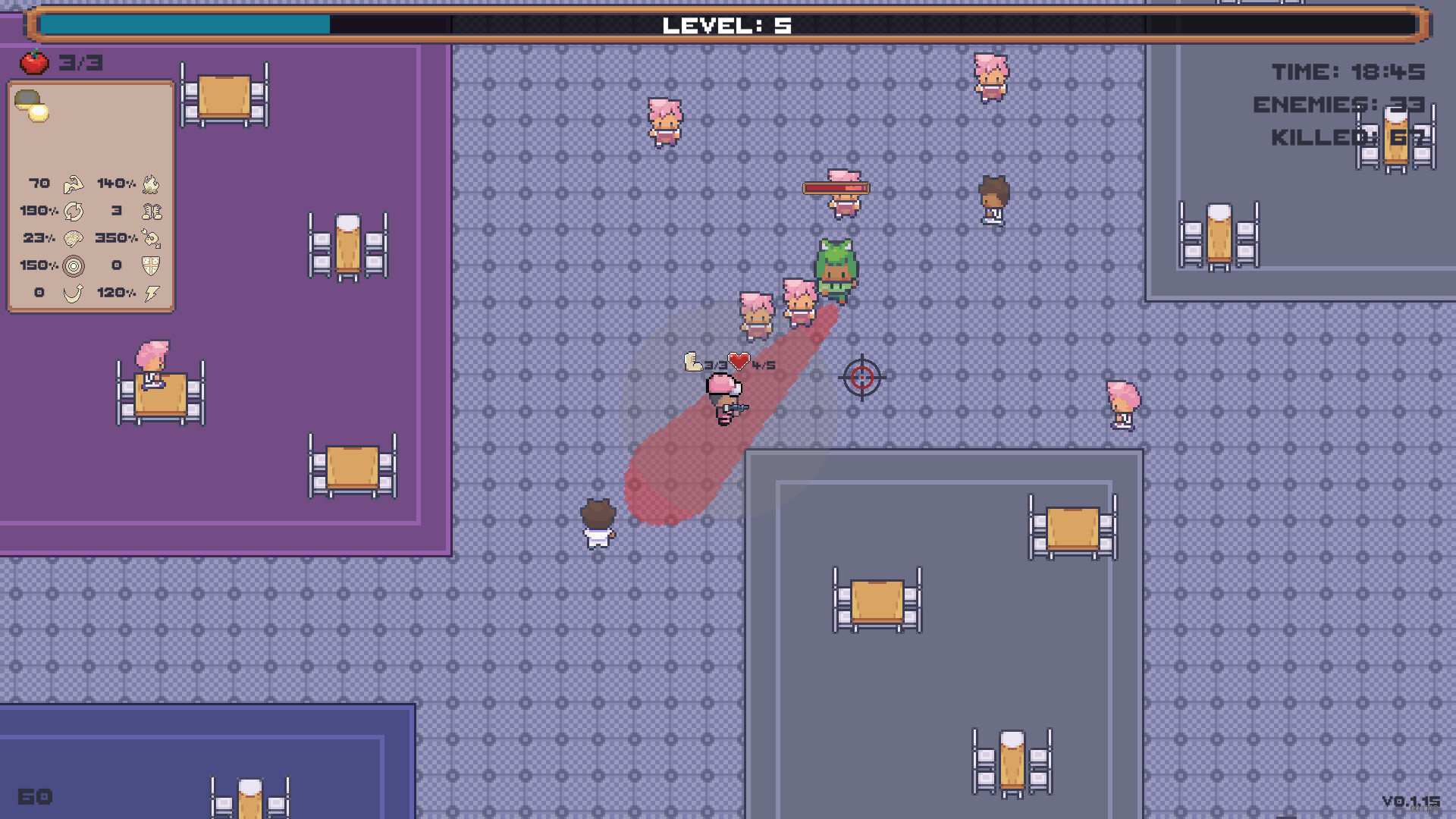Click the lightning attack speed icon

pyautogui.click(x=151, y=293)
